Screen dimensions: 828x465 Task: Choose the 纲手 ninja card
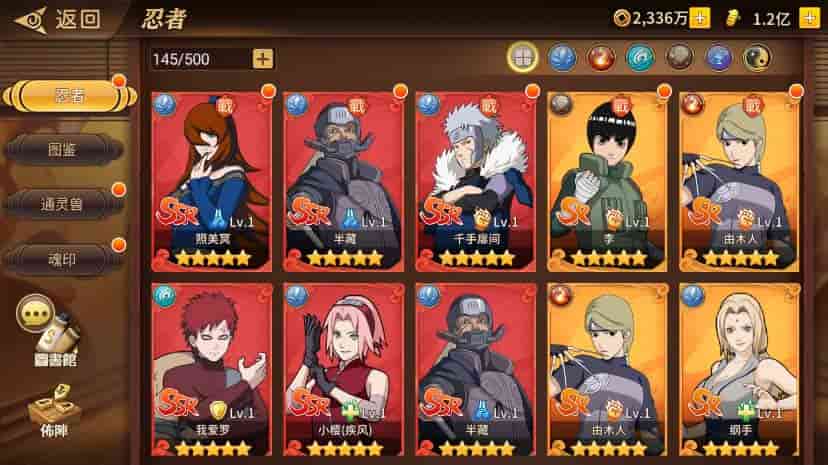click(x=739, y=370)
